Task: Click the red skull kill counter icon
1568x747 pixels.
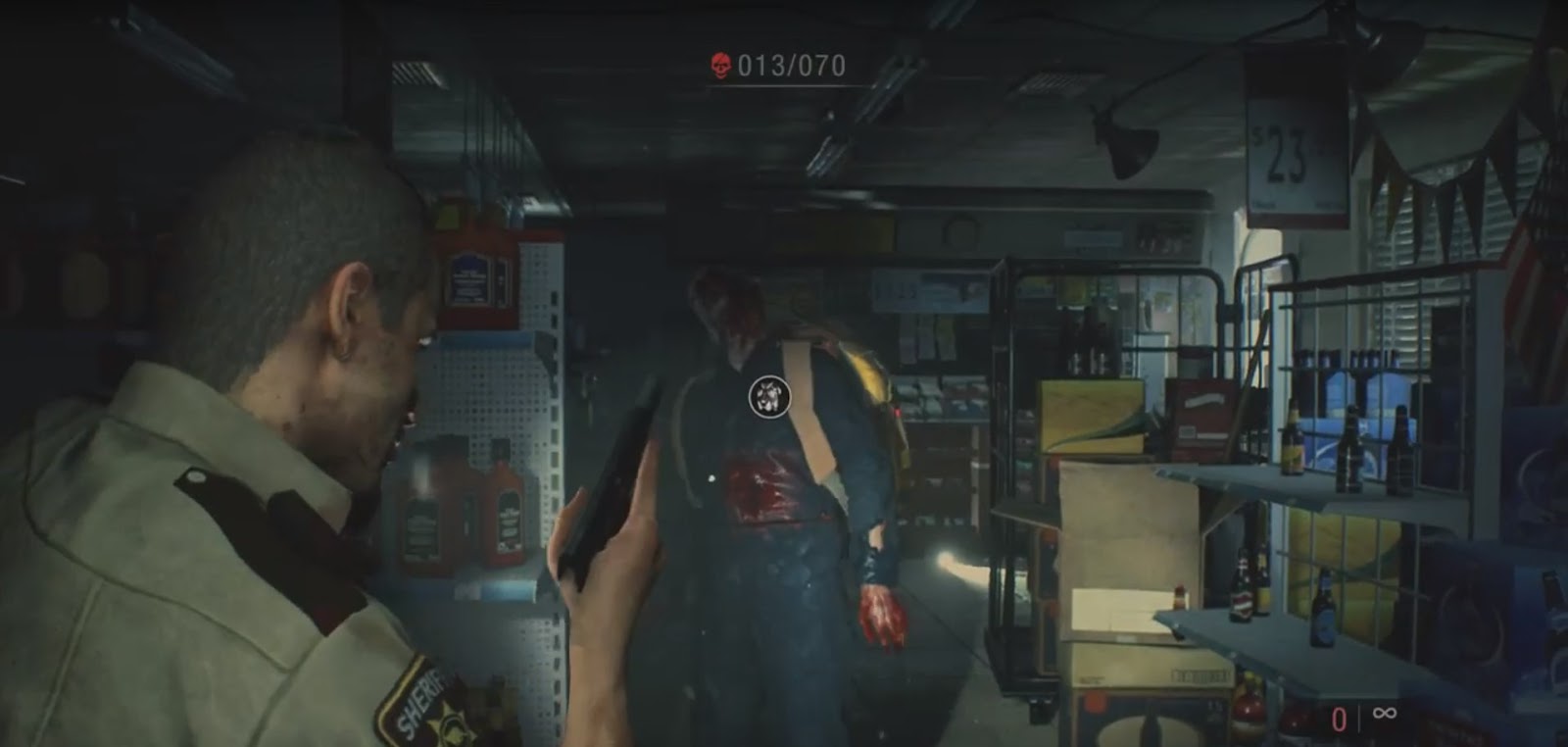Action: pyautogui.click(x=720, y=65)
